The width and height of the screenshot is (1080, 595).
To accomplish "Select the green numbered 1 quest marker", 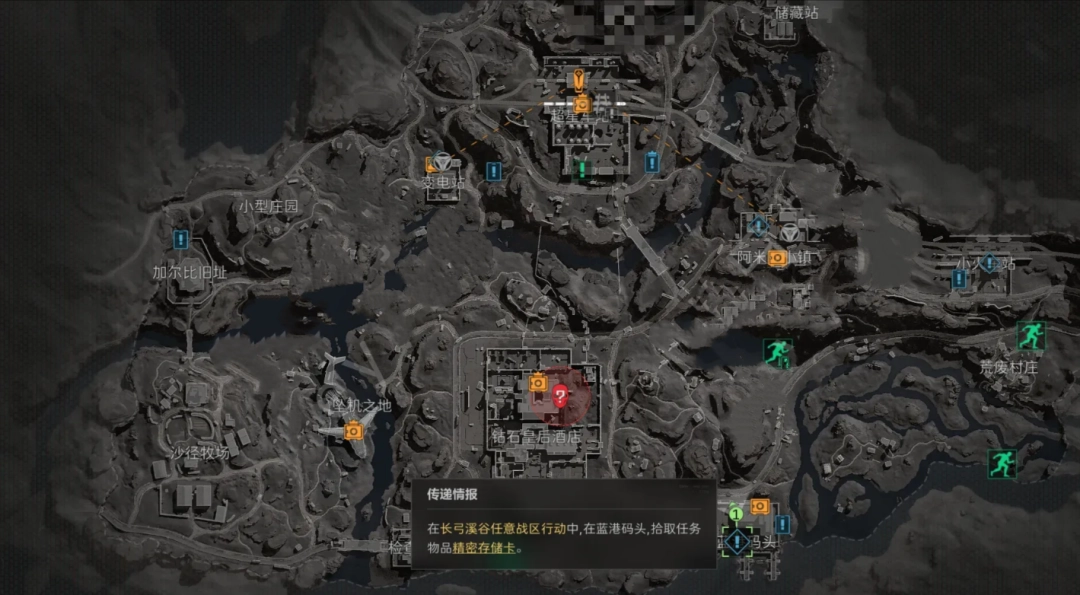I will point(736,513).
